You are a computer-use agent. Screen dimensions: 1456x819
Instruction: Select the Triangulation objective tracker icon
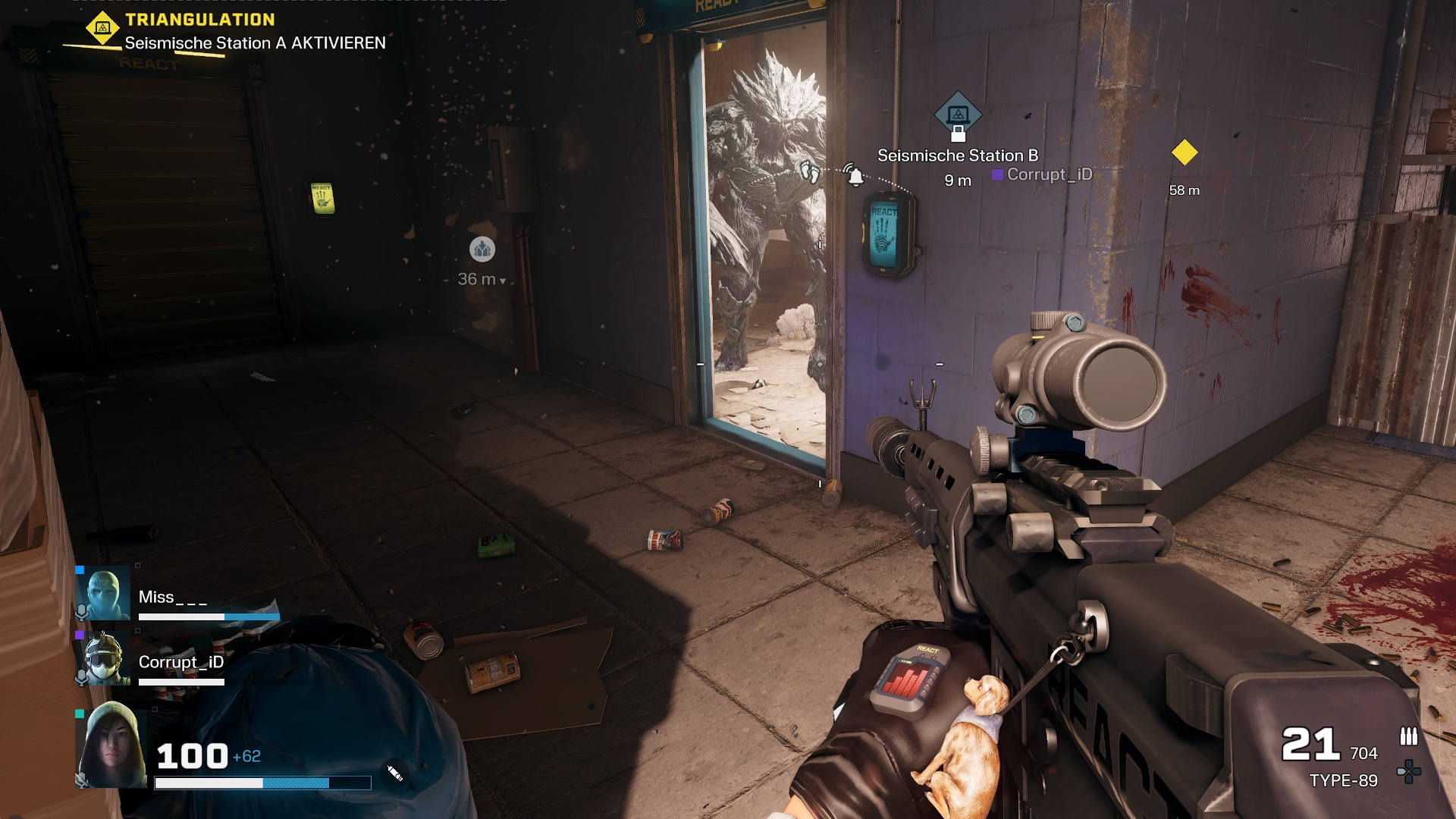pos(102,28)
